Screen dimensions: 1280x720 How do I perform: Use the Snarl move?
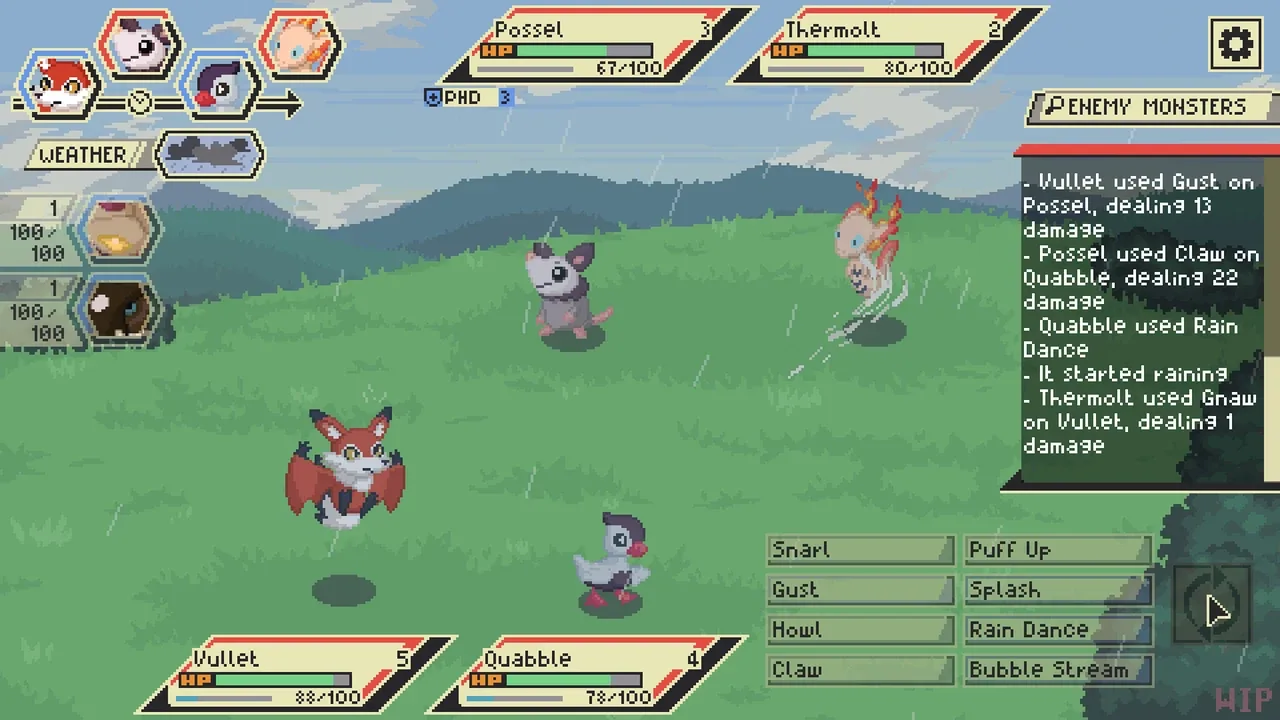860,550
